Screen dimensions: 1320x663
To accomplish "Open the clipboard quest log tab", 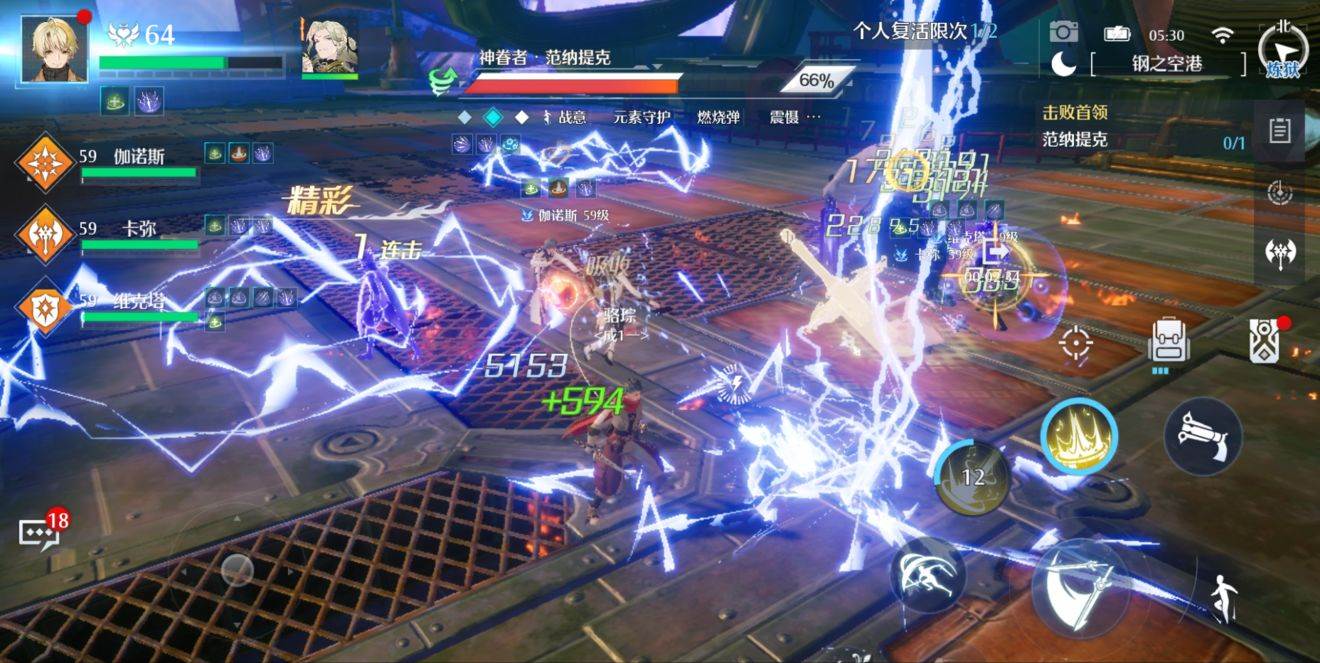I will point(1279,131).
